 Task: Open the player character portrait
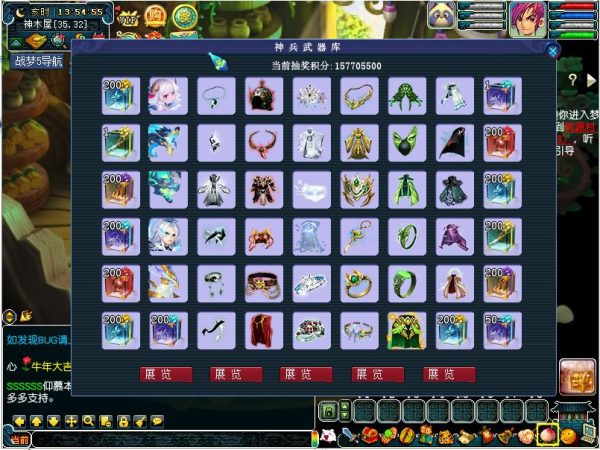tap(528, 19)
